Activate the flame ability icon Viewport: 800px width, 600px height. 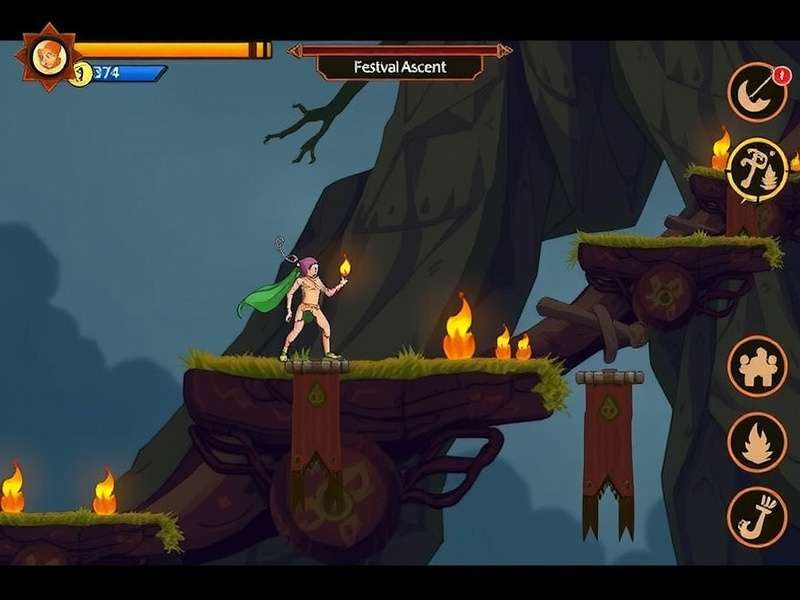coord(757,441)
